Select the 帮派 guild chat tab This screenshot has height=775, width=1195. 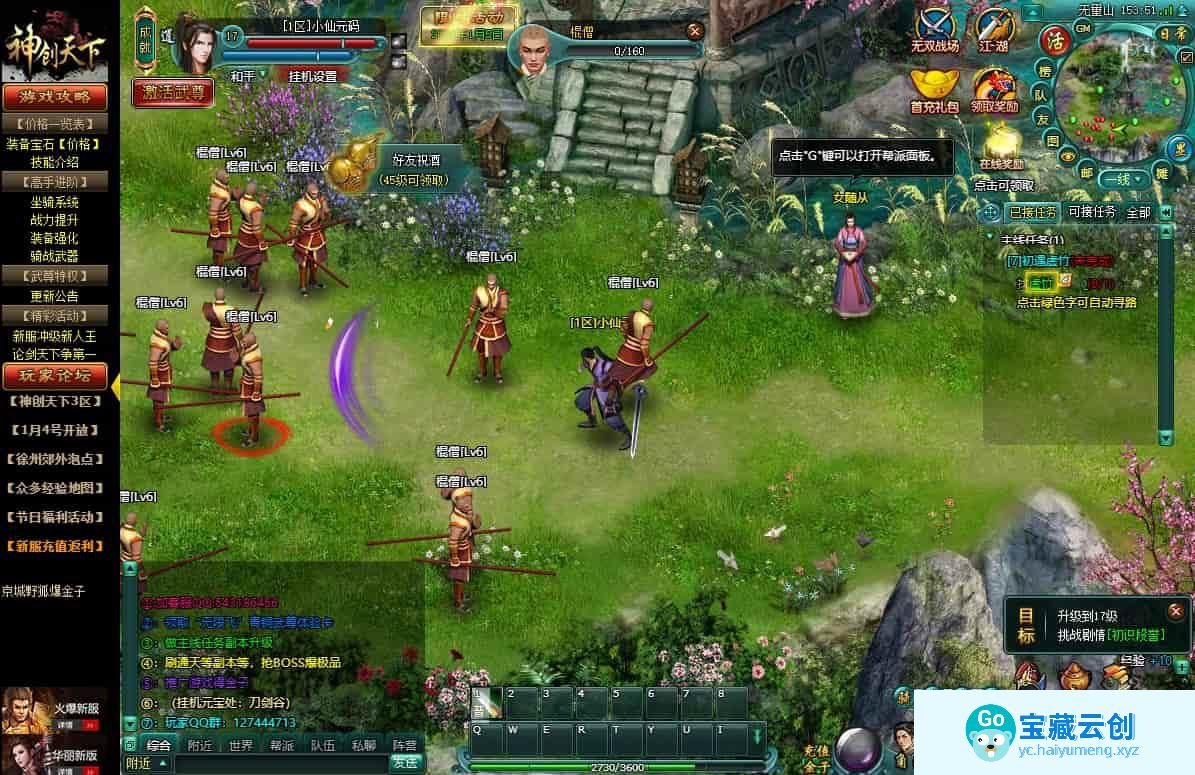coord(282,745)
